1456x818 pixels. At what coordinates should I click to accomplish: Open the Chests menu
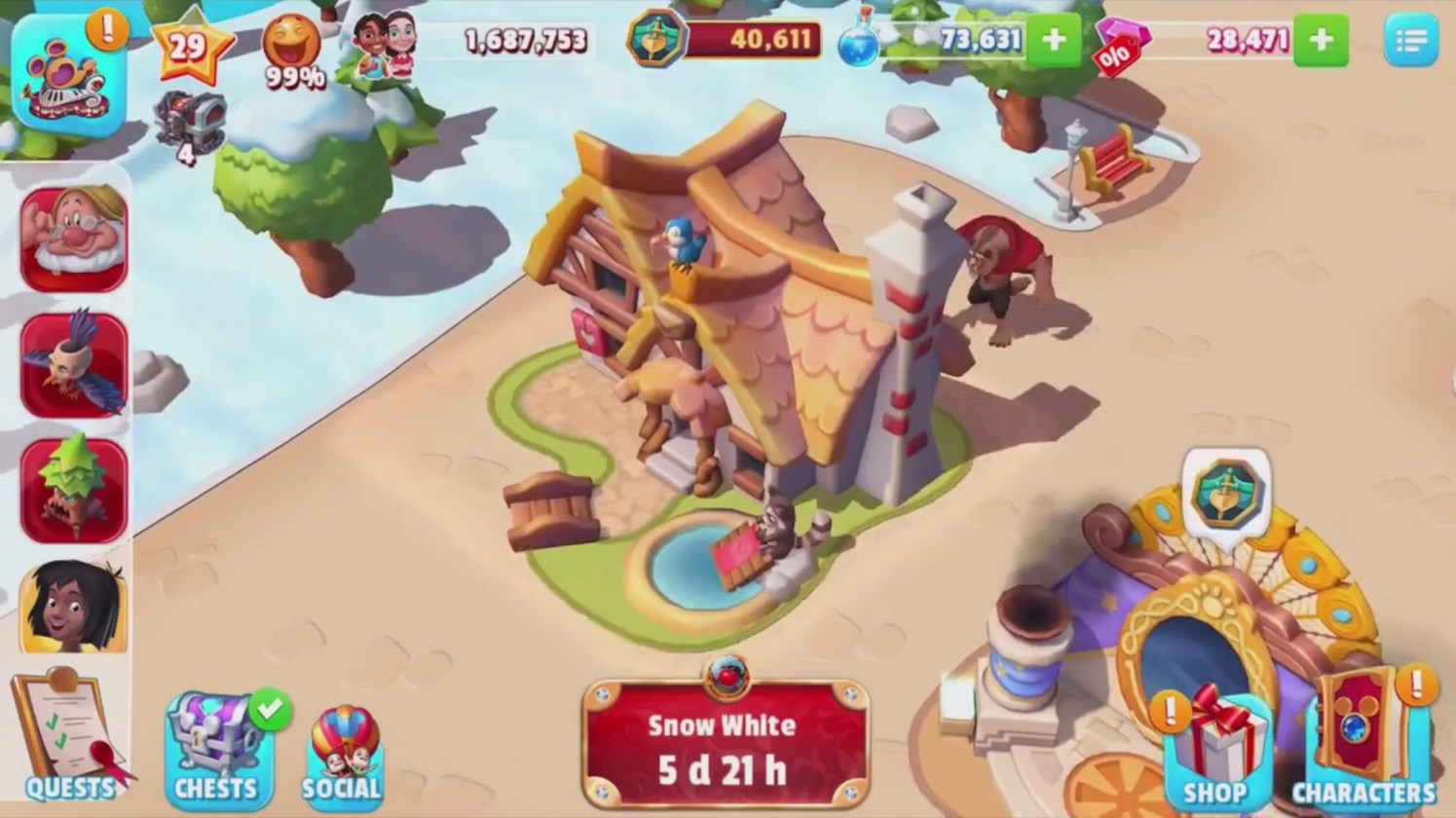pos(216,747)
